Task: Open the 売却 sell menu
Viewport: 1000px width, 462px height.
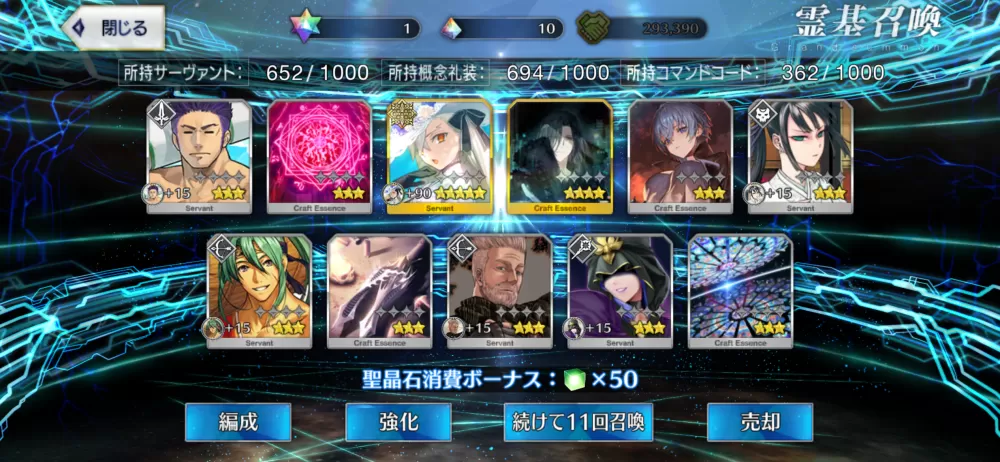Action: coord(759,422)
